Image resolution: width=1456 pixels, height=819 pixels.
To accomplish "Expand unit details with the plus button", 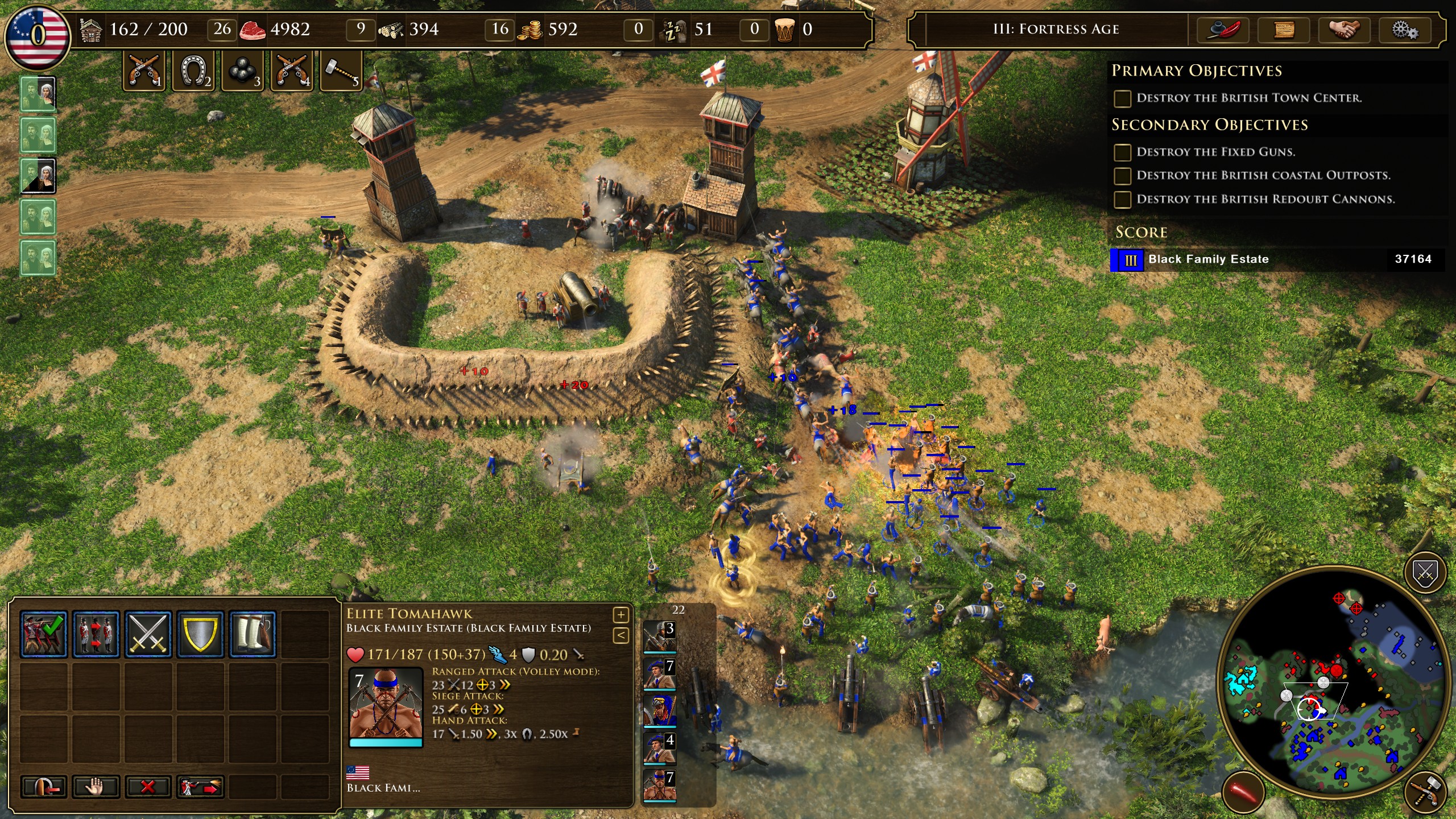I will point(621,615).
